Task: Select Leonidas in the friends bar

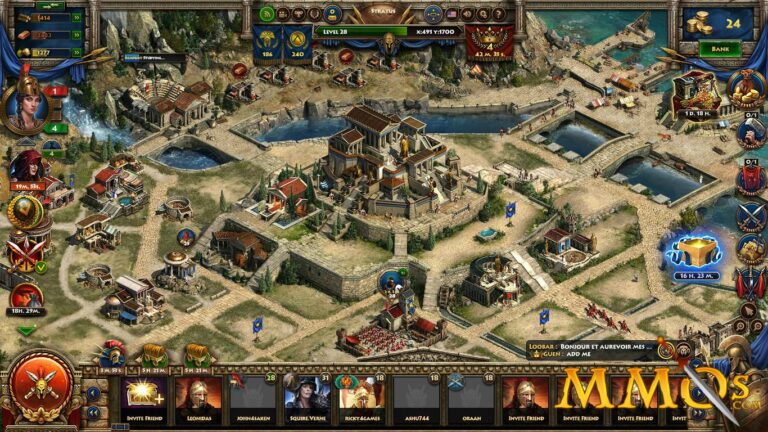Action: [x=199, y=396]
